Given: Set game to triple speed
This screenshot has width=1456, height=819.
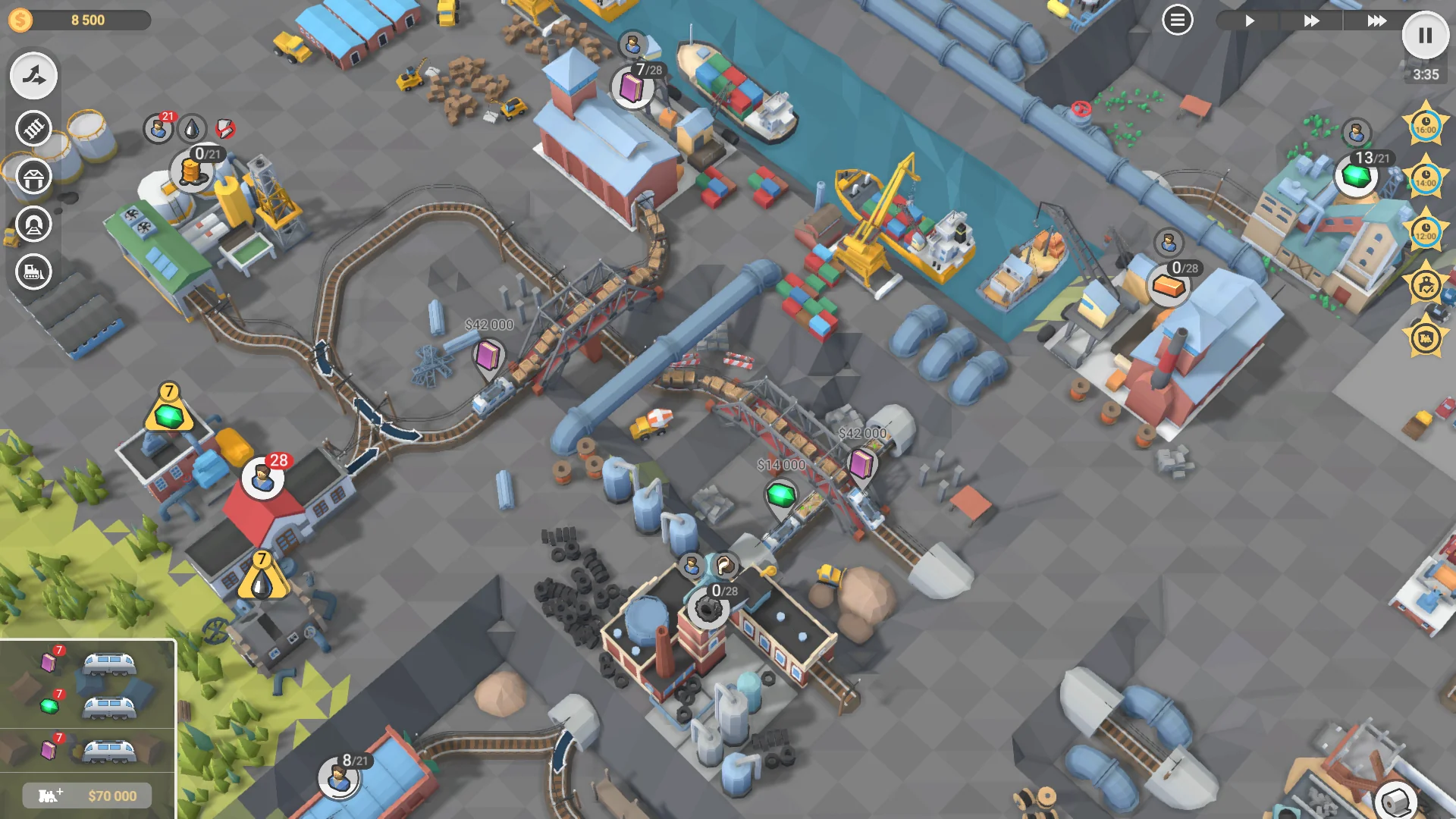Looking at the screenshot, I should (x=1376, y=20).
